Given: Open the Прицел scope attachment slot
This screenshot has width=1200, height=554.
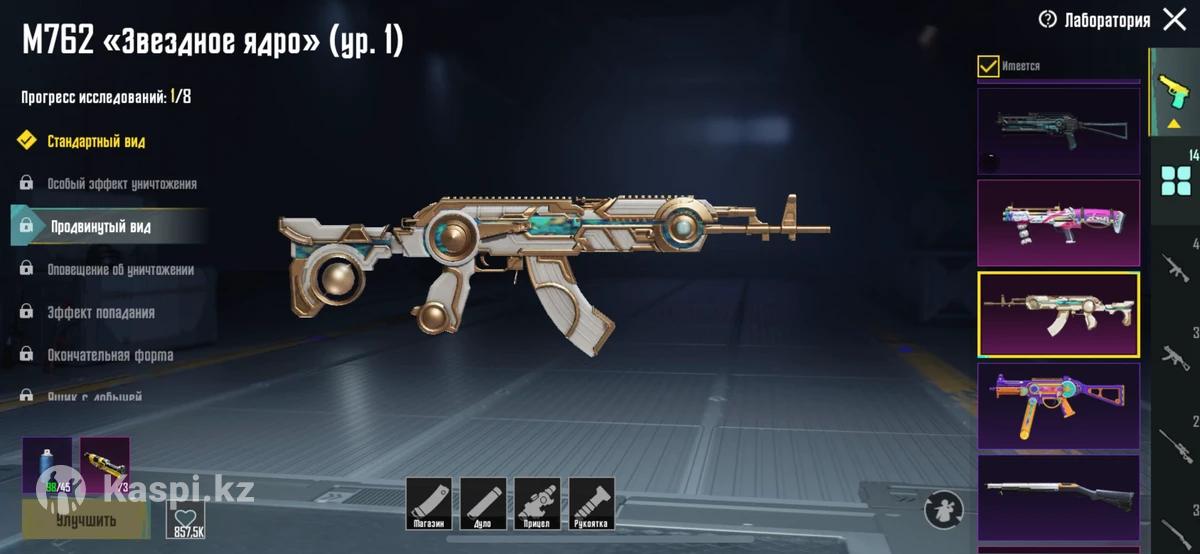Looking at the screenshot, I should (537, 503).
